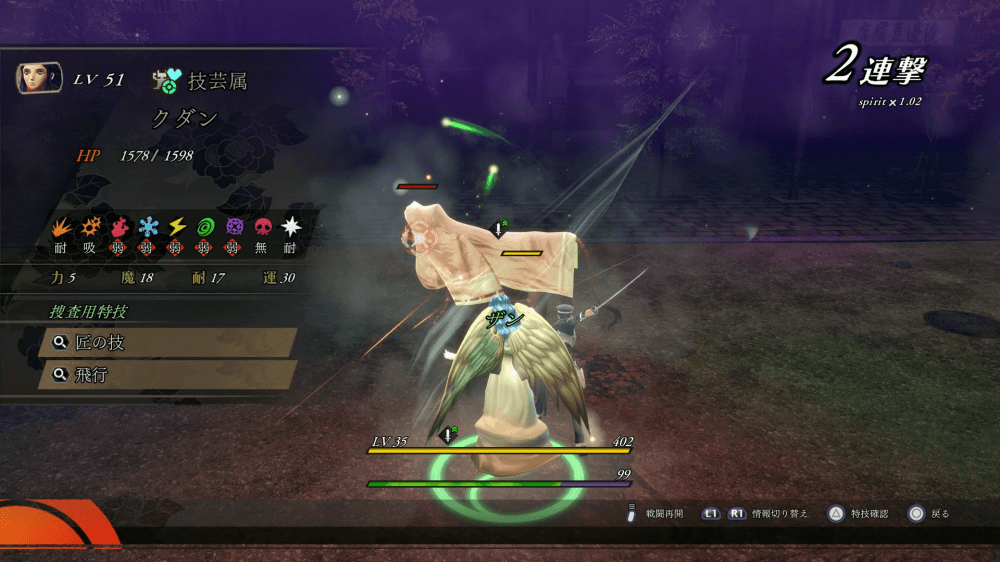The width and height of the screenshot is (1000, 562).
Task: Inspect the white starburst affinity icon
Action: [291, 227]
